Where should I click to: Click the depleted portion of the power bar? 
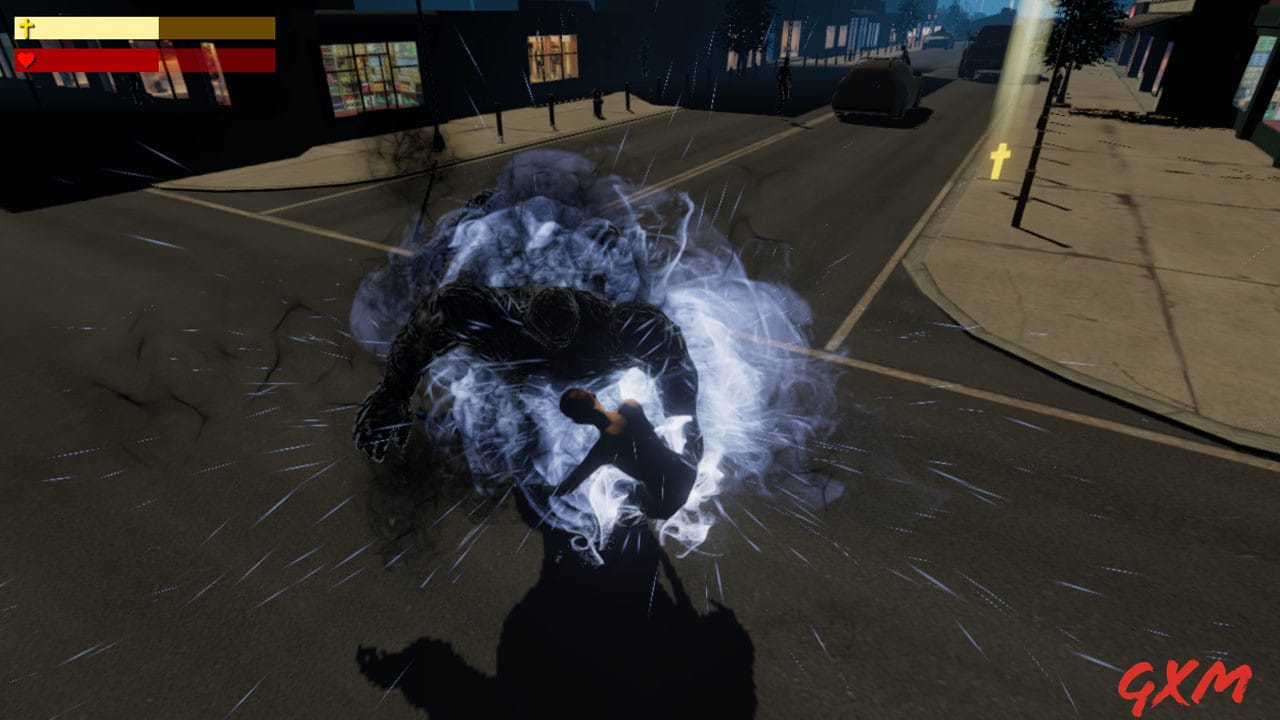tap(215, 27)
